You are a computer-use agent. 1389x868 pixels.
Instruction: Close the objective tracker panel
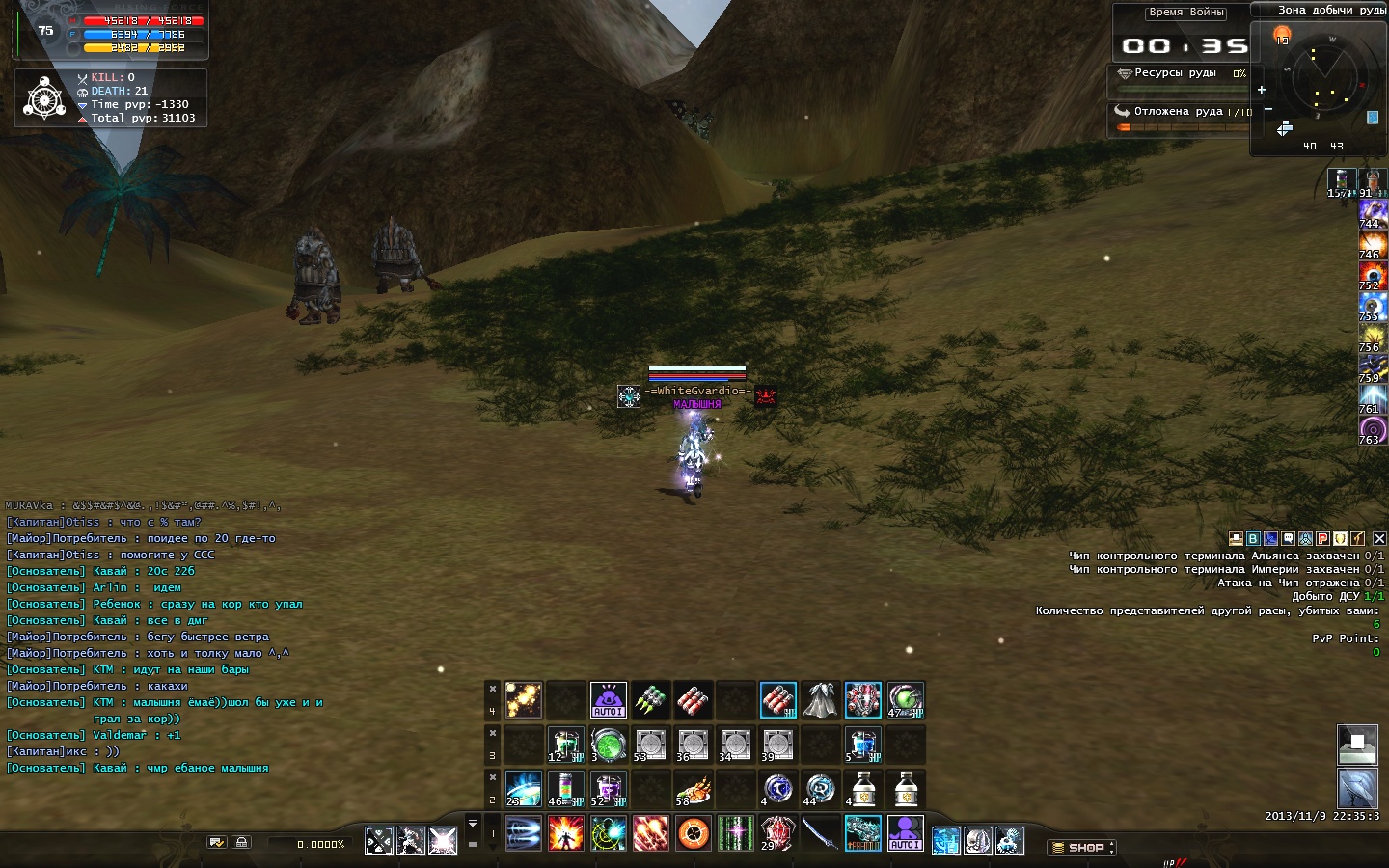1379,538
